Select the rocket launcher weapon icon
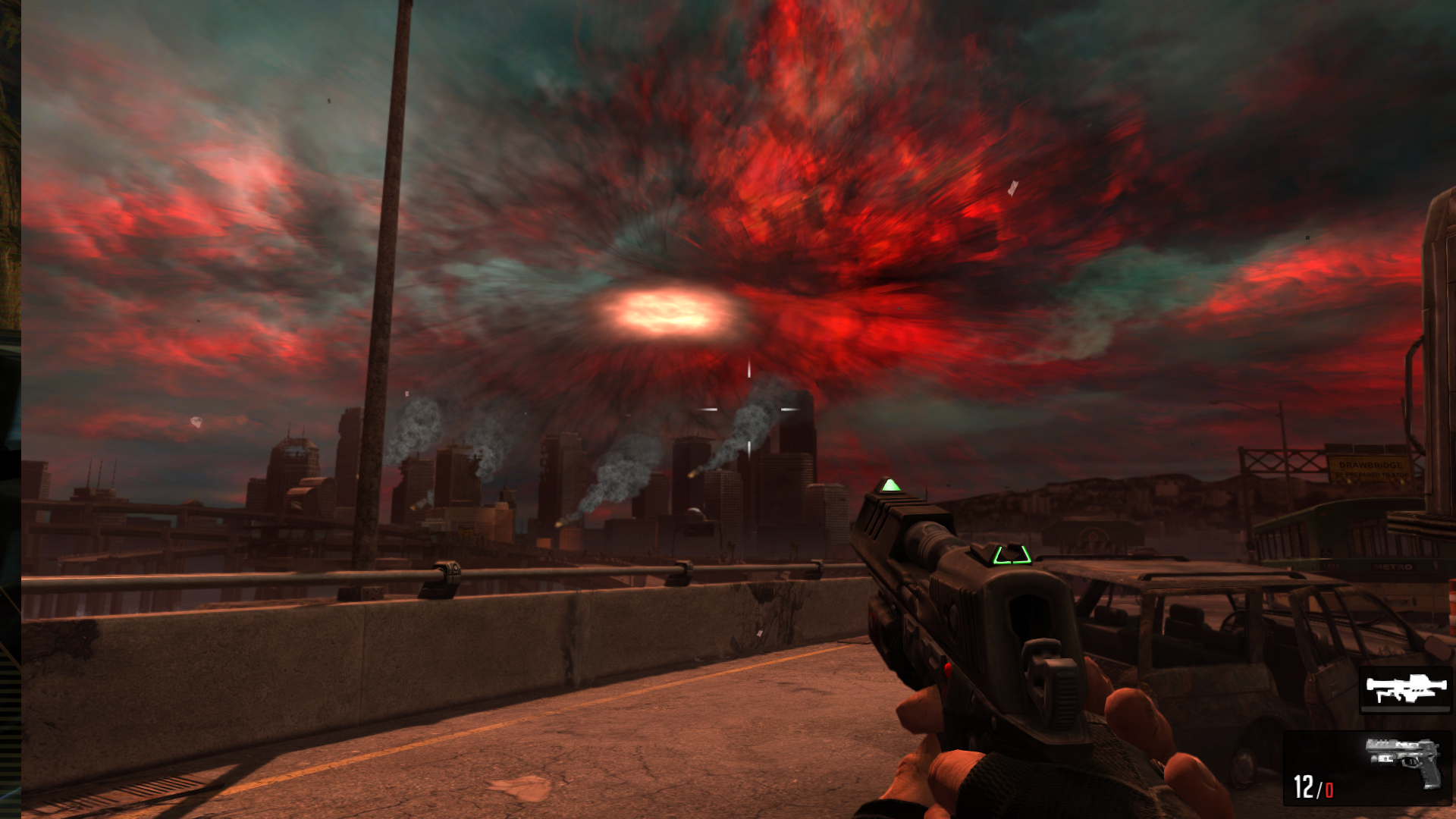 click(x=1405, y=689)
